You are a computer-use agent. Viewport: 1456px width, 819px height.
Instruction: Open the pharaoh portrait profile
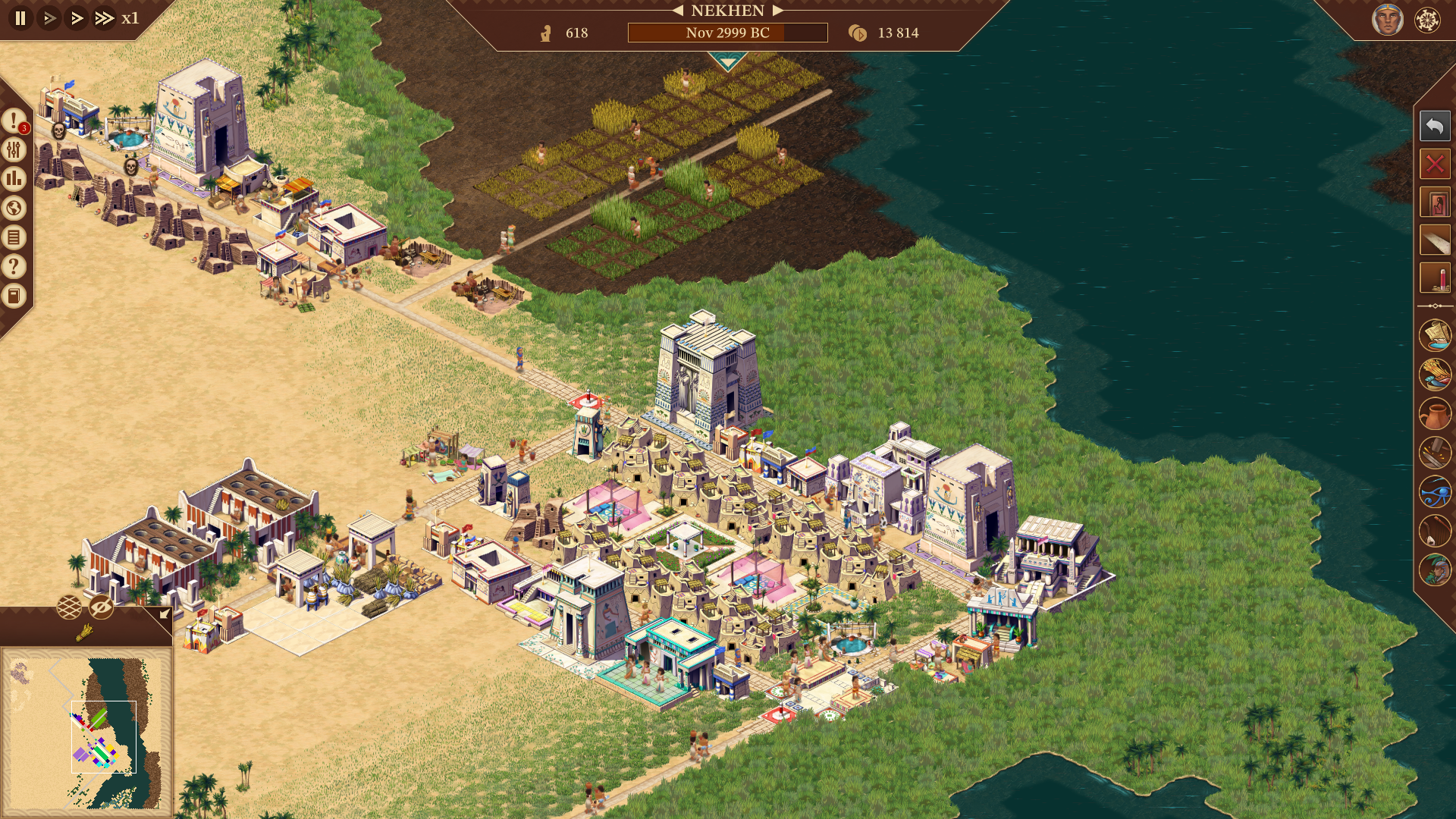pyautogui.click(x=1387, y=20)
